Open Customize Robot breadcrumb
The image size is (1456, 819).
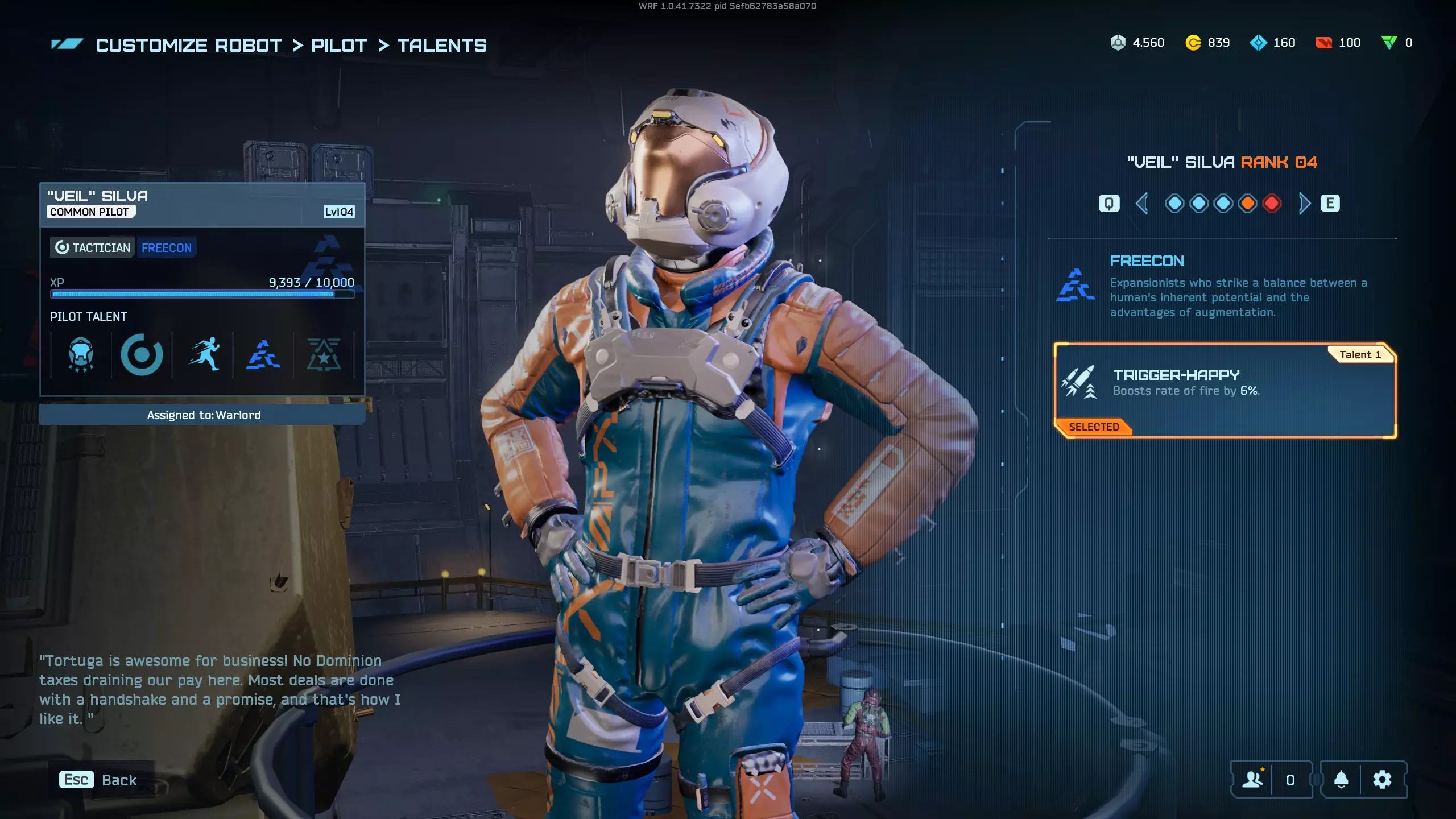coord(188,45)
